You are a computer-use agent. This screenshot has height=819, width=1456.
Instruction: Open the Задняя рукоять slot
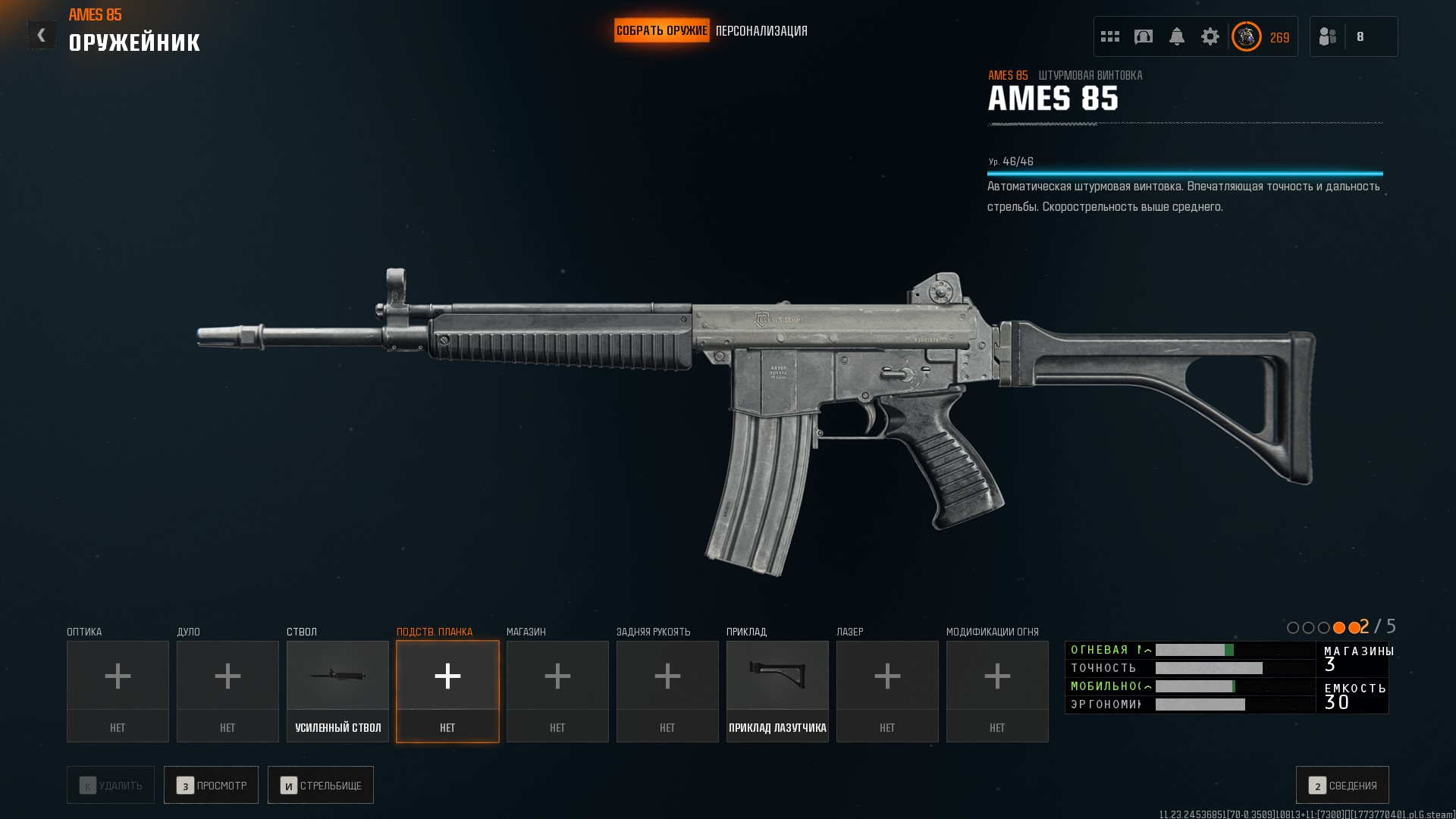(667, 691)
